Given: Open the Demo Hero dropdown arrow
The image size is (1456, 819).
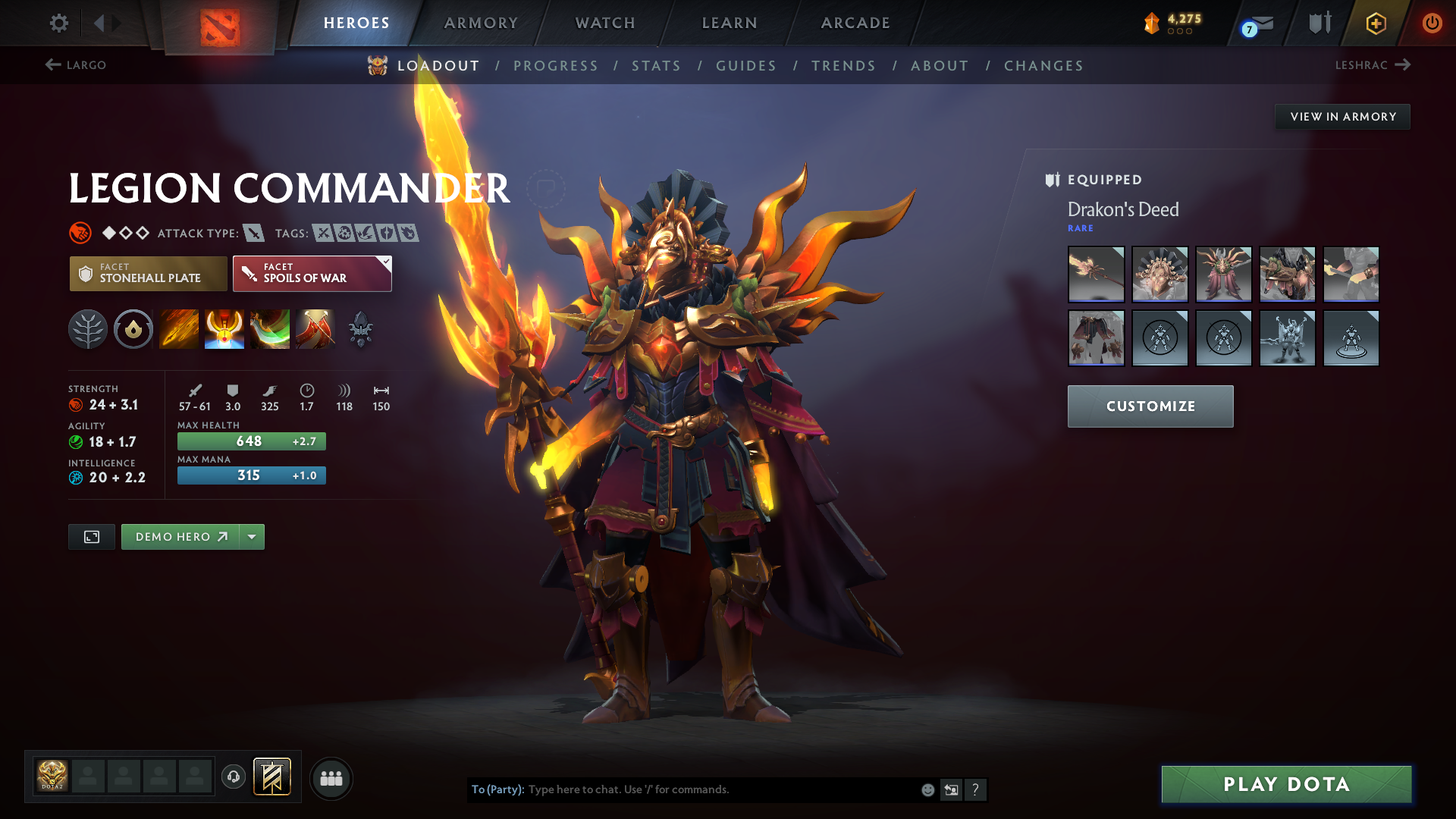Looking at the screenshot, I should [251, 536].
